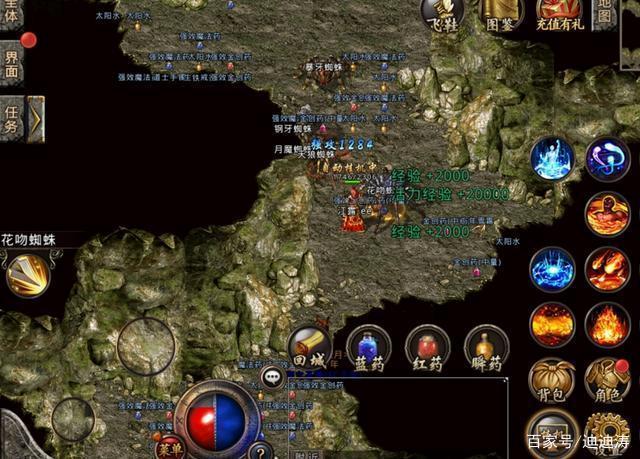Image resolution: width=640 pixels, height=459 pixels.
Task: Drink the 蓝药 blue mana potion
Action: click(368, 348)
